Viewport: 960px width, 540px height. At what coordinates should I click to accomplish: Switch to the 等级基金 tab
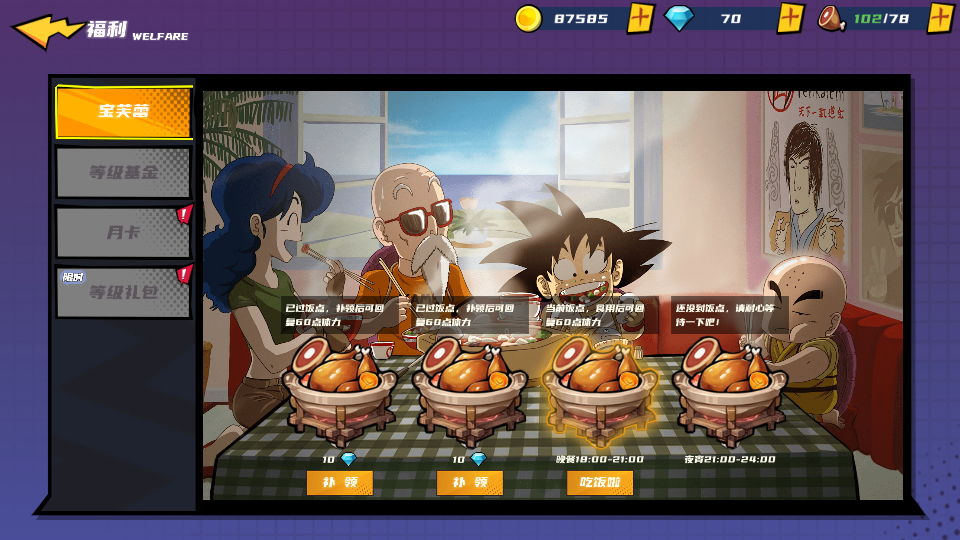pyautogui.click(x=123, y=172)
